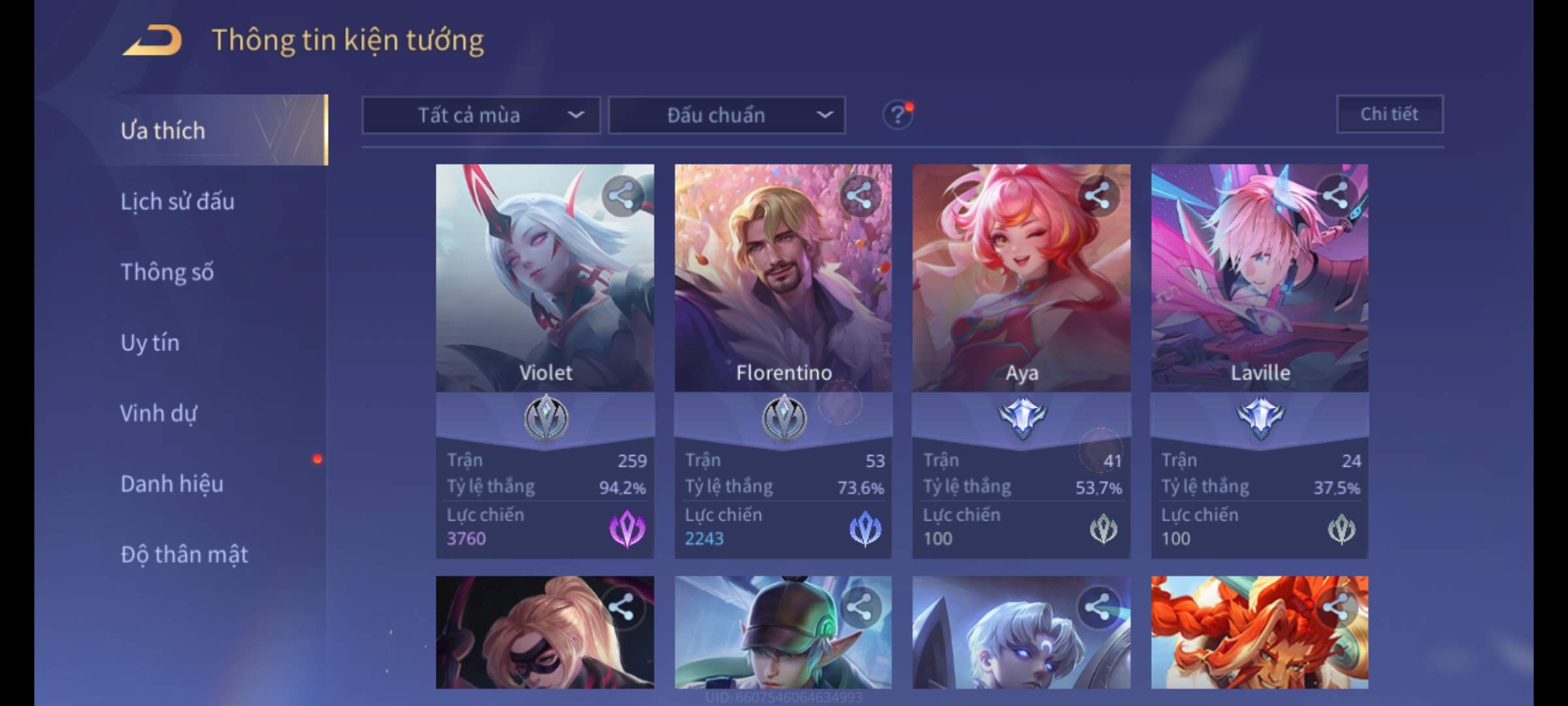Open the Lịch sử đấu tab
Screen dimensions: 1568x706
tap(178, 201)
